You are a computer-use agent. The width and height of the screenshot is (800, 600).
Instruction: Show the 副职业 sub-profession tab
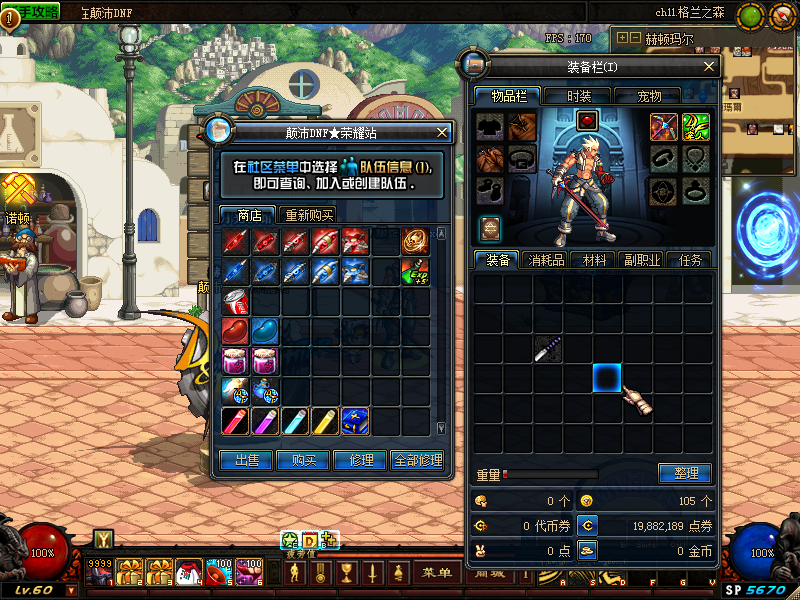click(644, 260)
